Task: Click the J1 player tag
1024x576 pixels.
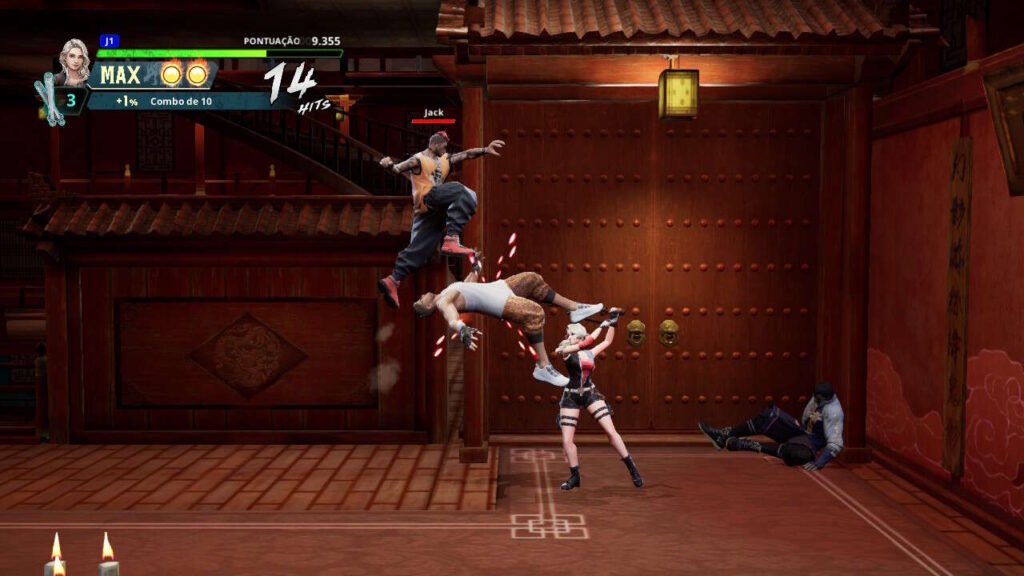Action: pyautogui.click(x=109, y=41)
